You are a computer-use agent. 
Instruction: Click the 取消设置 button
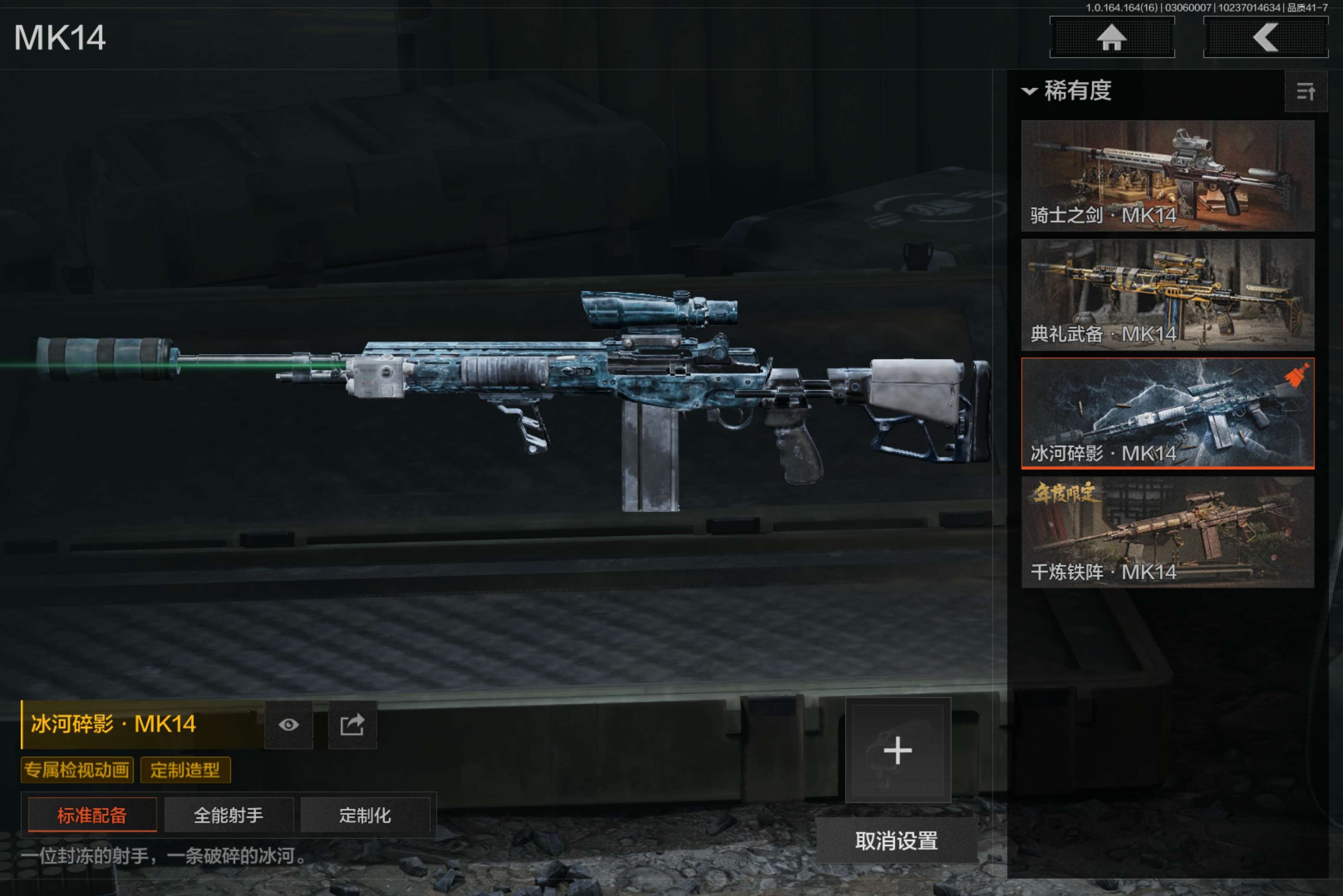(x=896, y=841)
